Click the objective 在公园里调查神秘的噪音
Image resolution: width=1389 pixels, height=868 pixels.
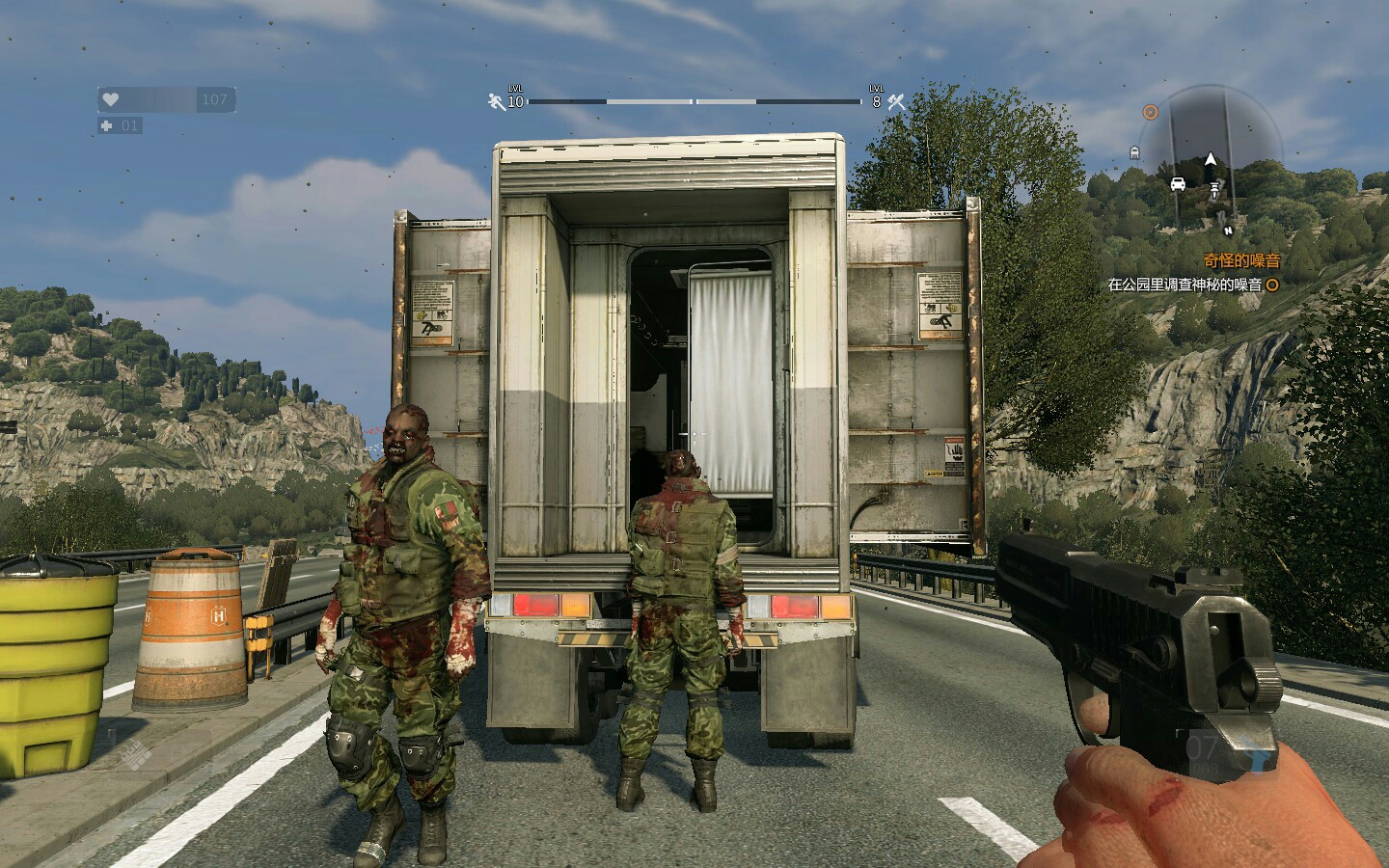coord(1185,285)
